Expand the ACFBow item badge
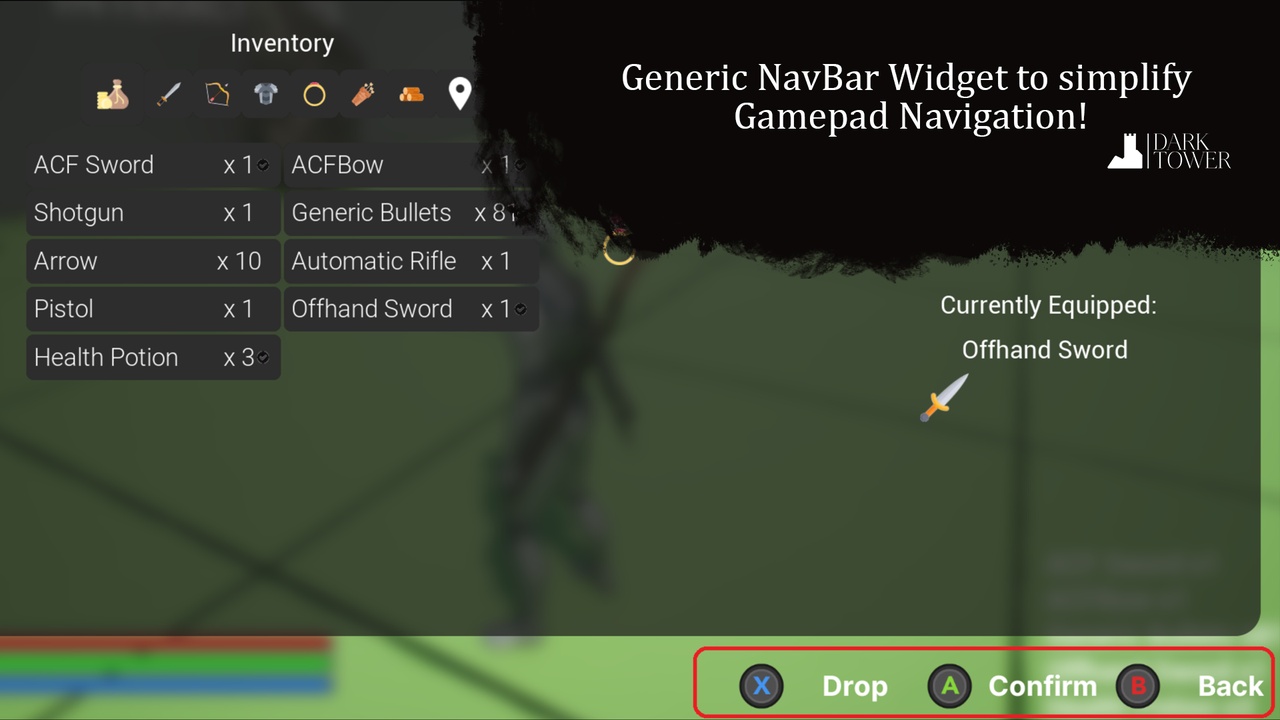The height and width of the screenshot is (720, 1280). (521, 165)
